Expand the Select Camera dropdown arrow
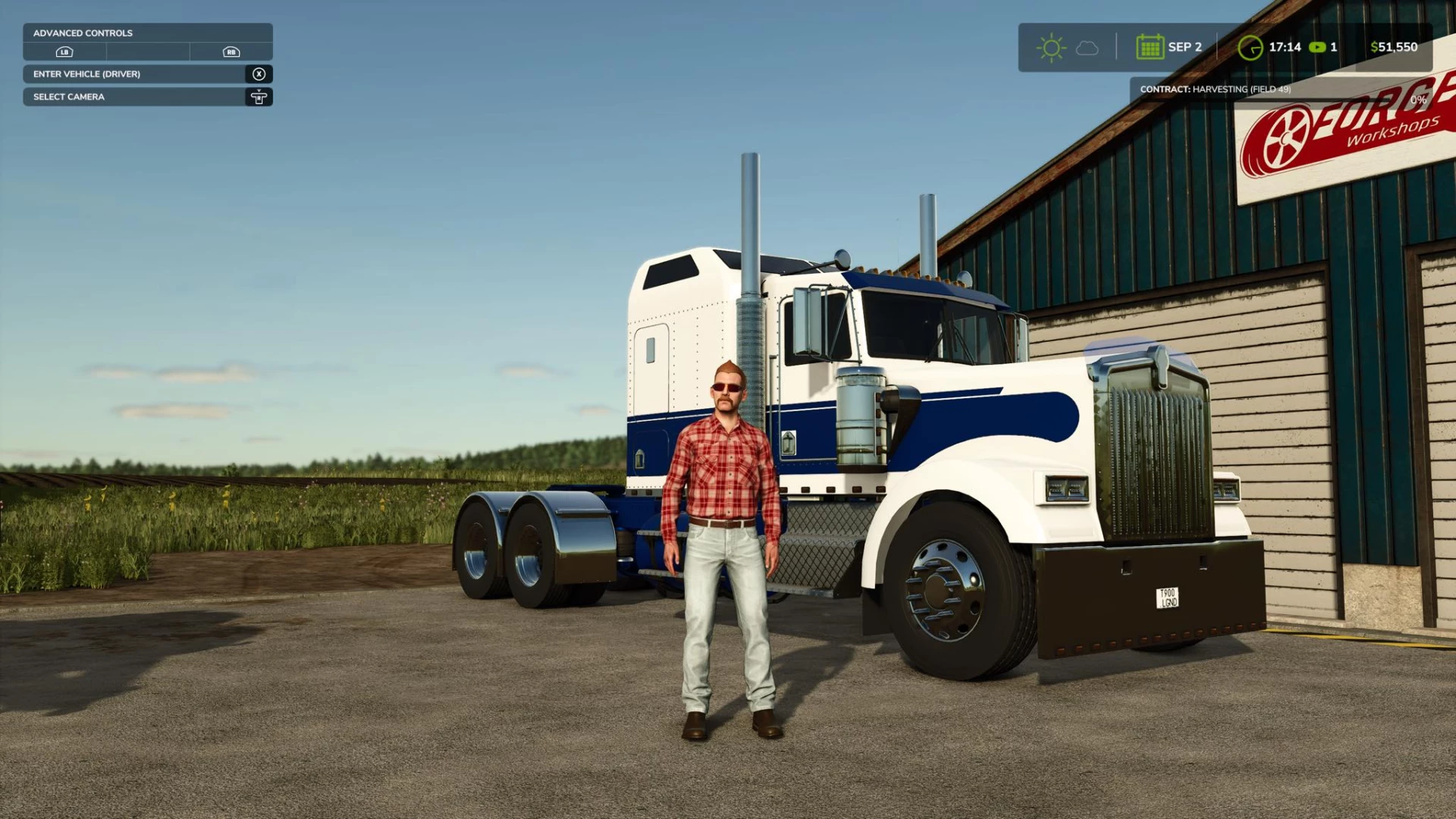This screenshot has width=1456, height=819. (259, 90)
